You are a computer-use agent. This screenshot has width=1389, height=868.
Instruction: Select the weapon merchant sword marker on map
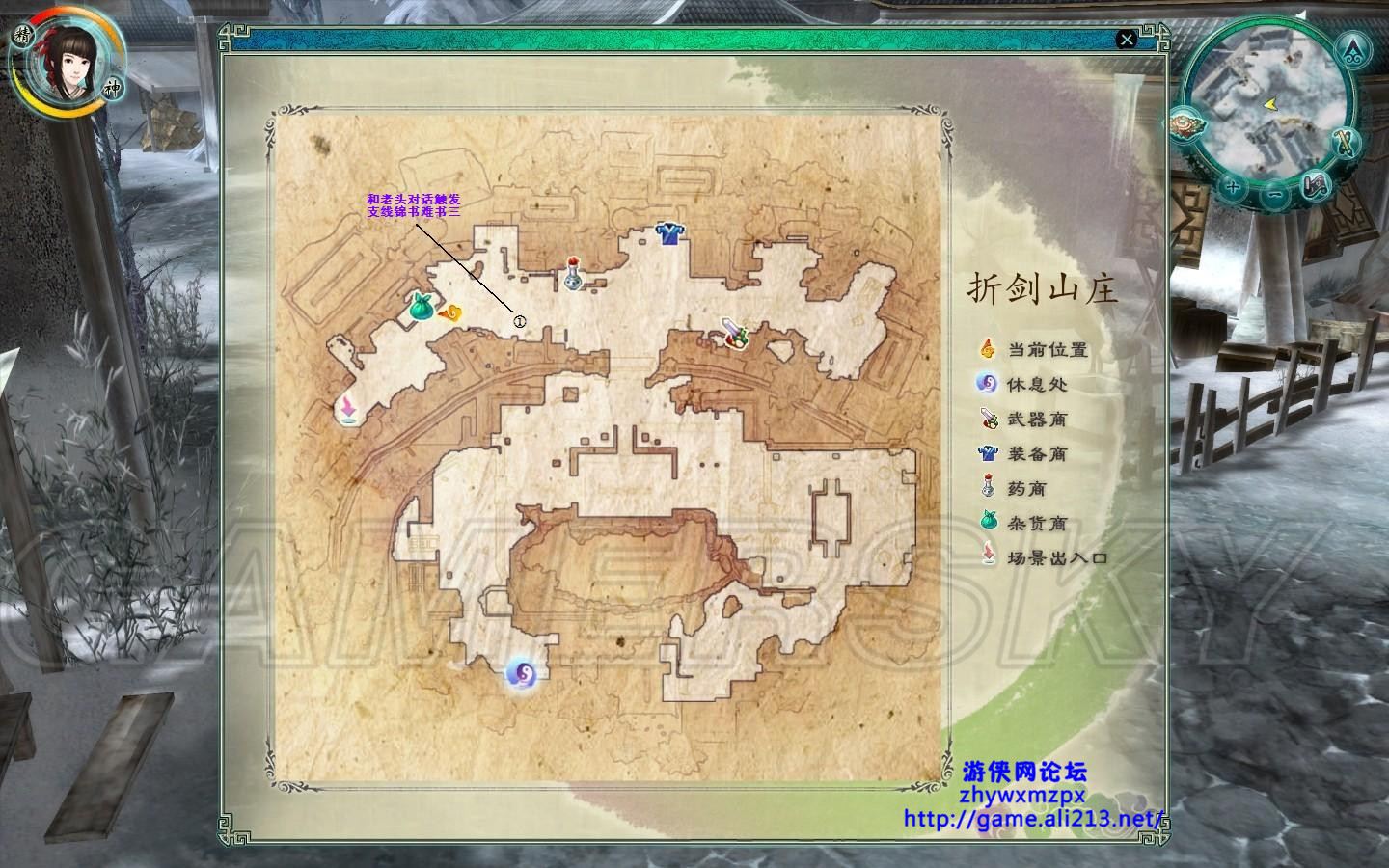pyautogui.click(x=737, y=334)
